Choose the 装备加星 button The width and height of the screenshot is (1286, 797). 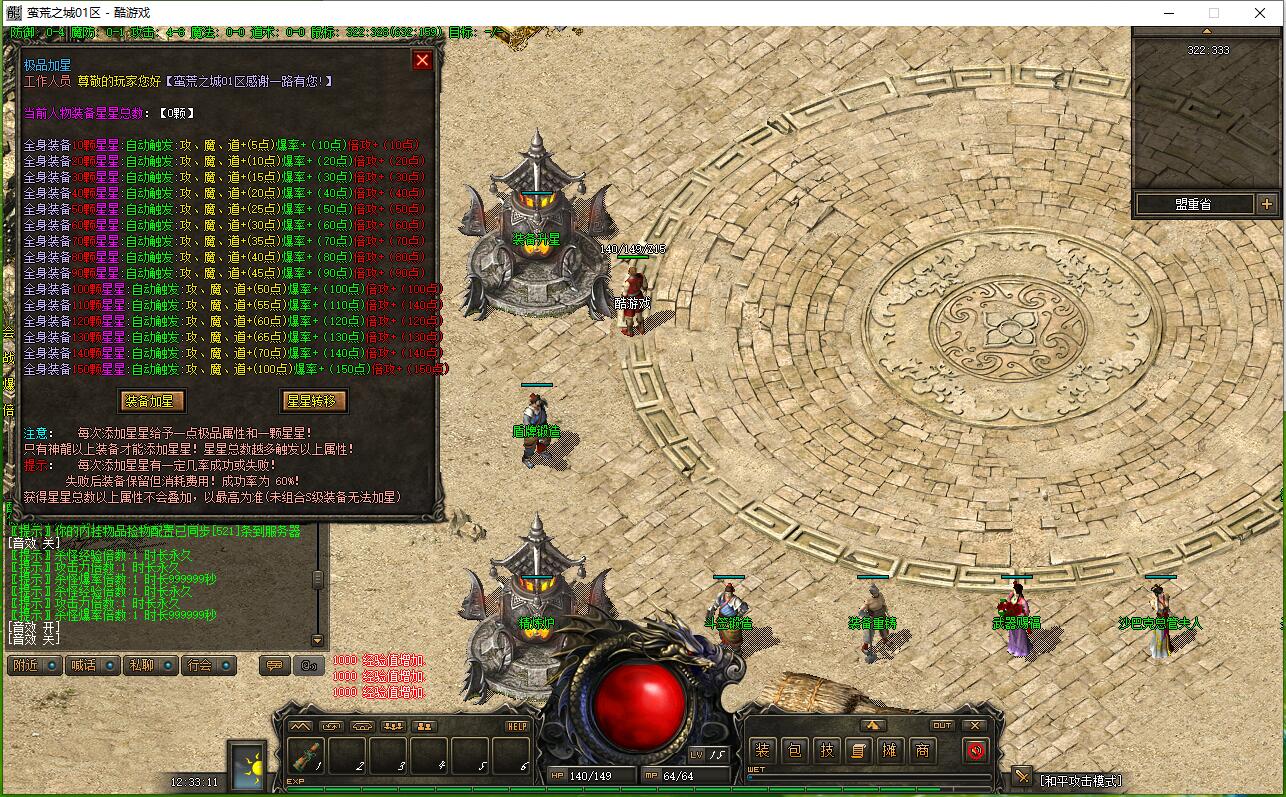[x=152, y=401]
